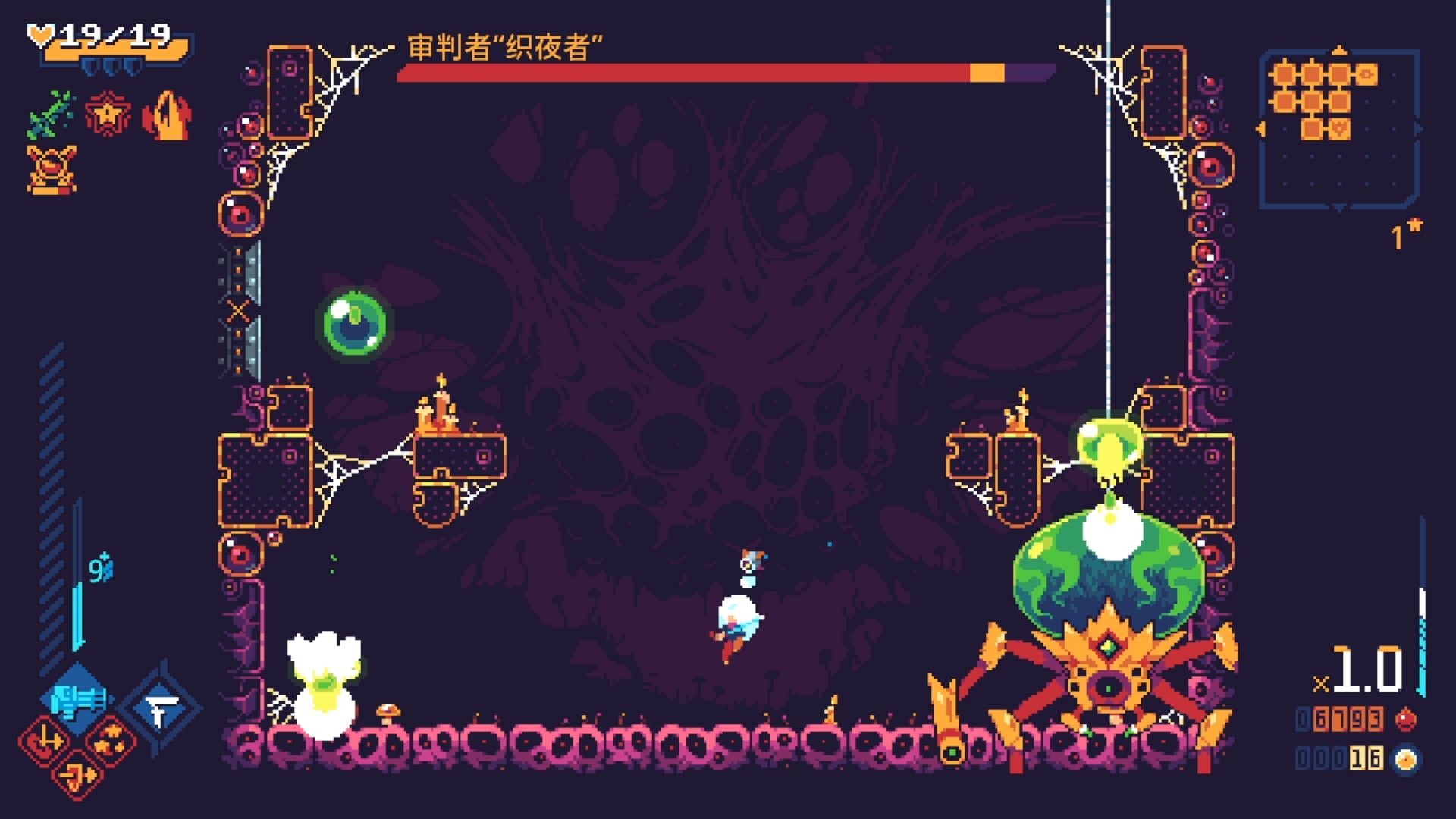Activate the blue blaster gun weapon icon
This screenshot has height=819, width=1456.
(x=78, y=701)
